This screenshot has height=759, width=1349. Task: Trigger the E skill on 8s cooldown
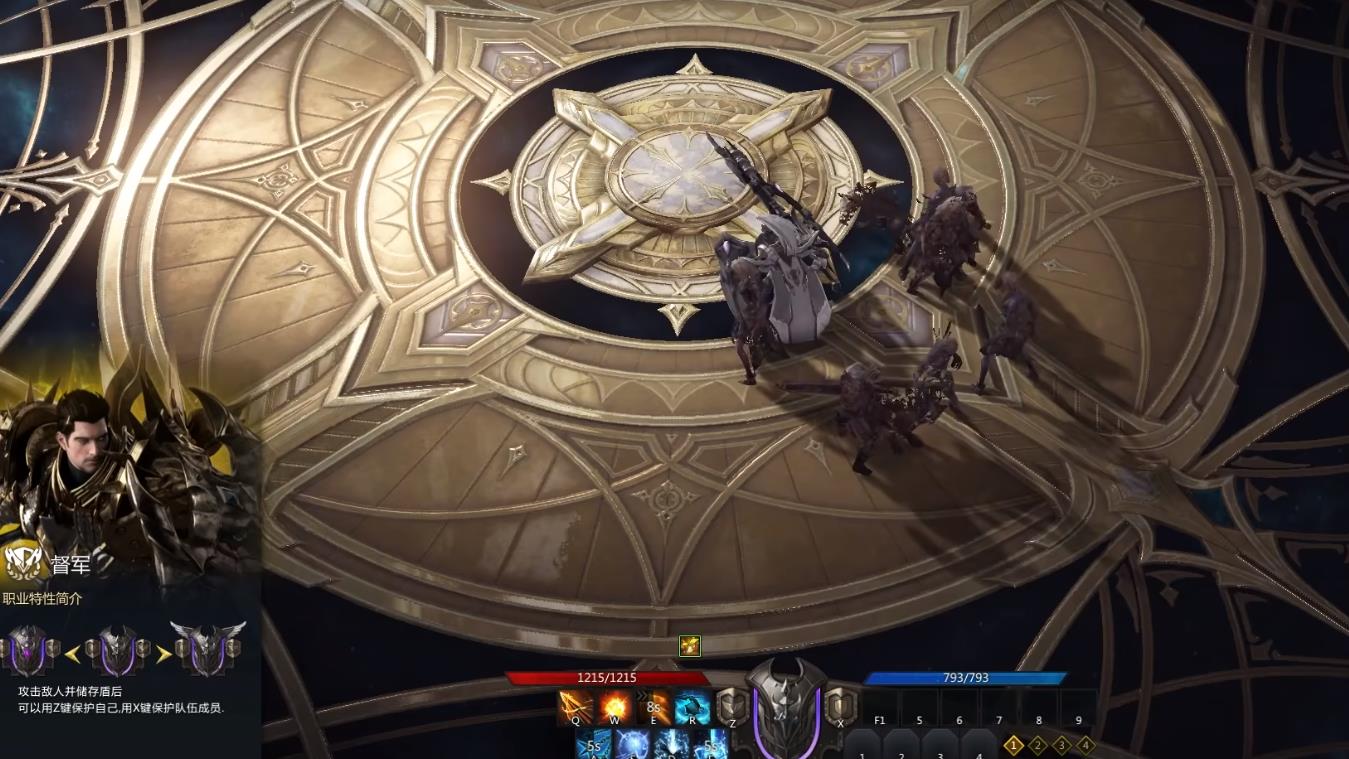[653, 707]
